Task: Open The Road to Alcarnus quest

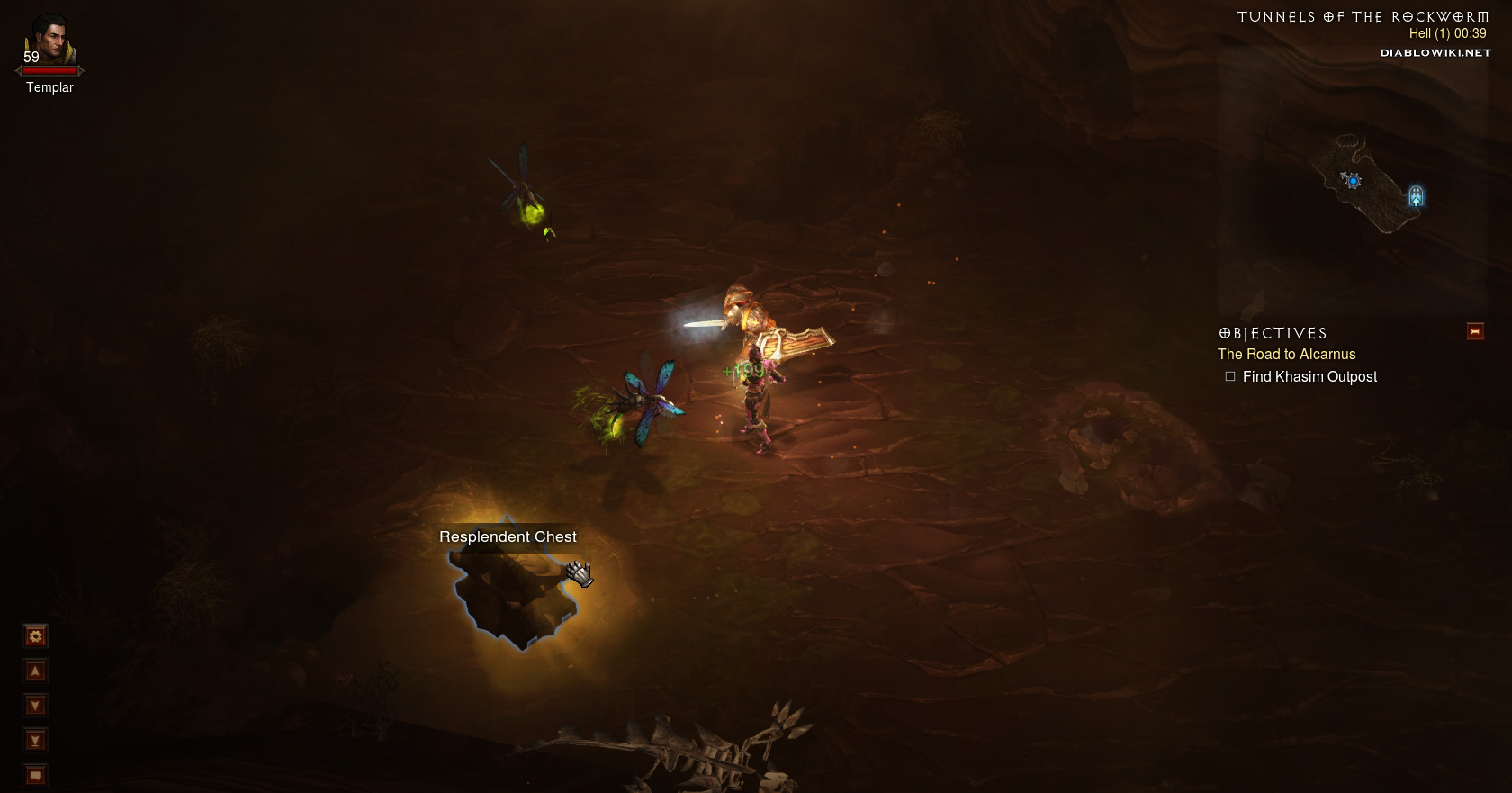Action: pyautogui.click(x=1286, y=355)
